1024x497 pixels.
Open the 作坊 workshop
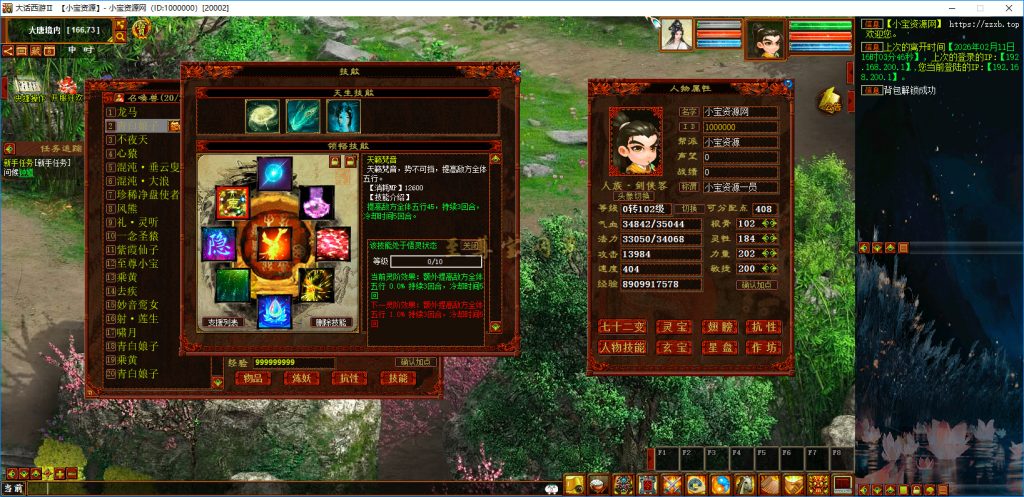tap(762, 347)
